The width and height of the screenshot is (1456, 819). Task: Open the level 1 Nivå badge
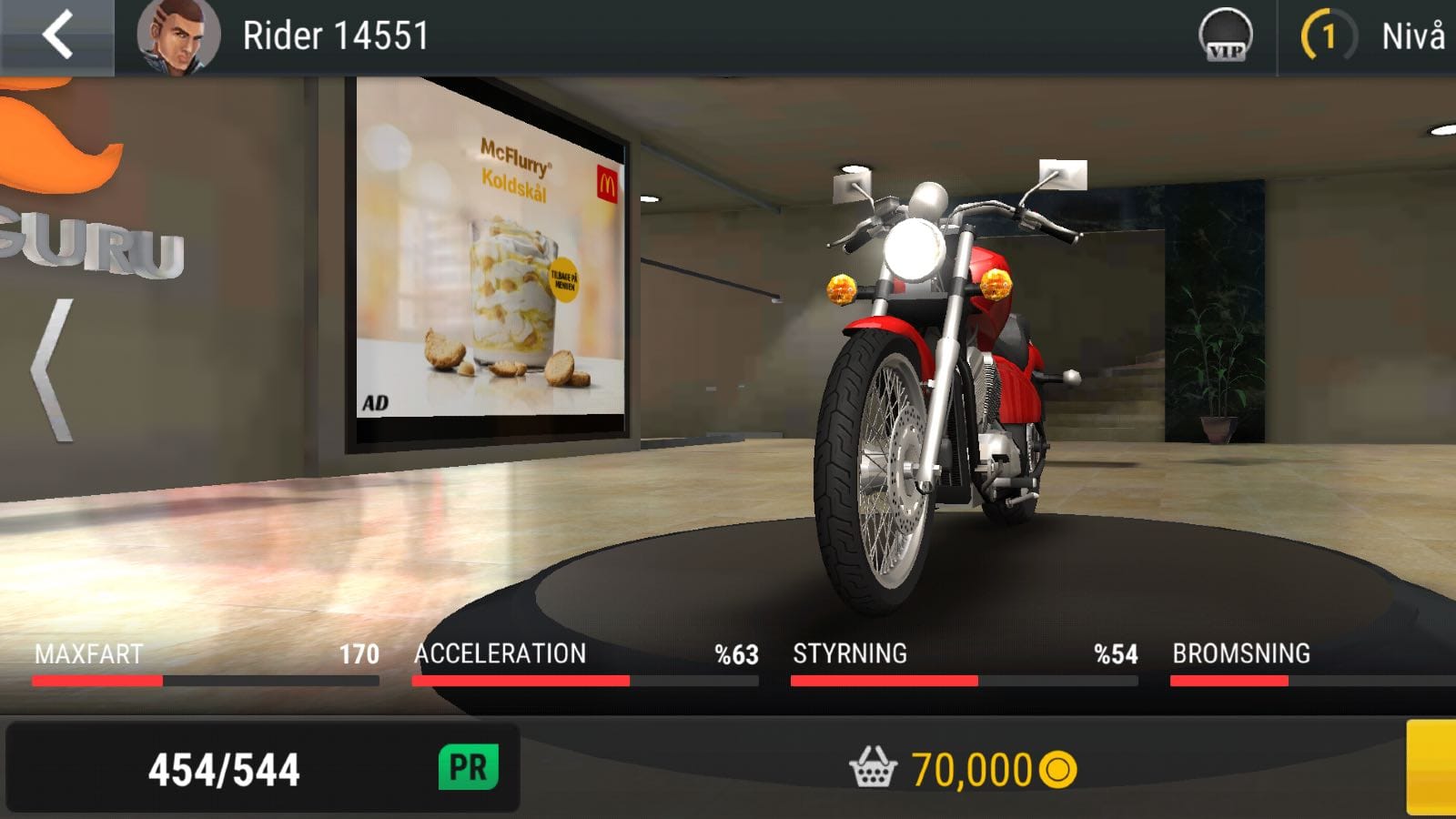1330,36
